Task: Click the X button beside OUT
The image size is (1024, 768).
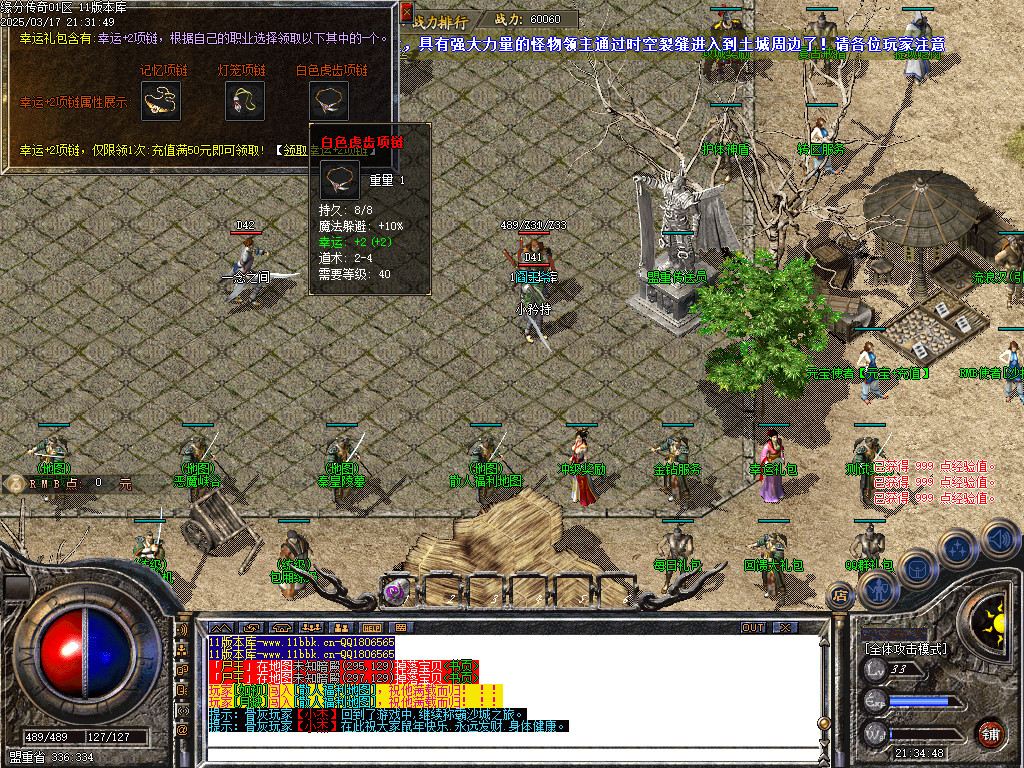Action: (786, 627)
